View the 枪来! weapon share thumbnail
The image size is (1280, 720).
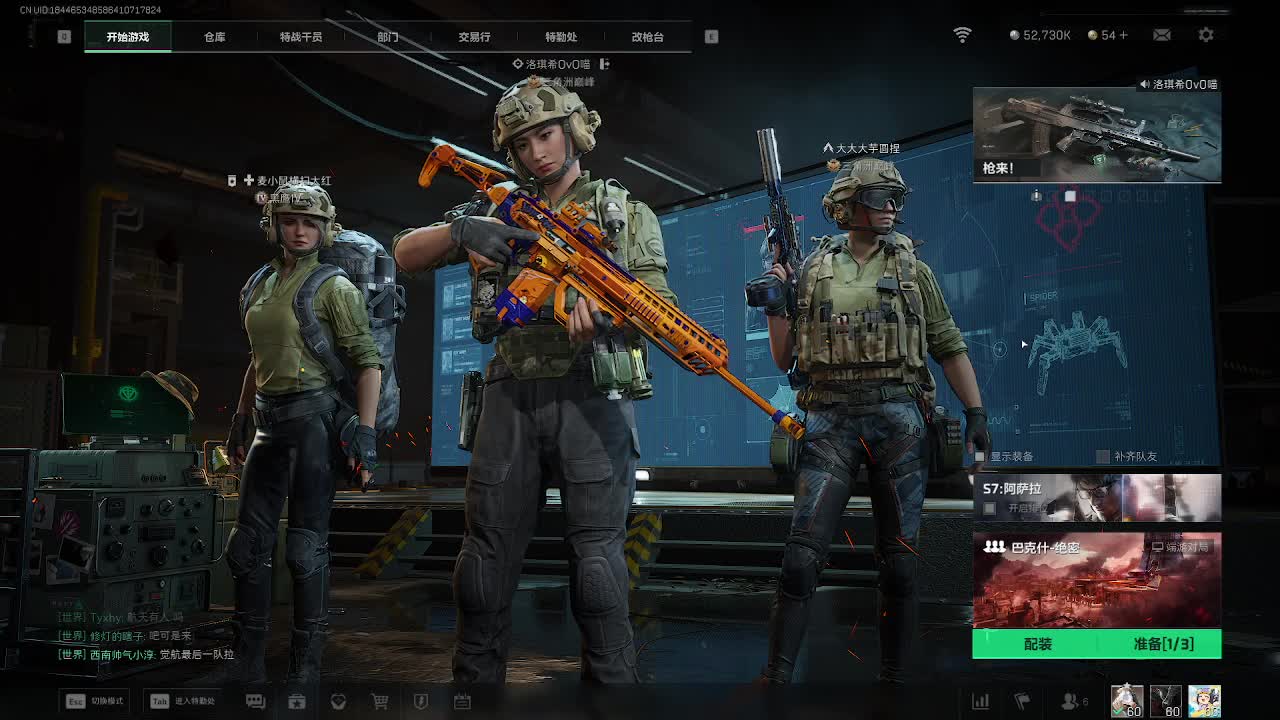coord(1097,135)
